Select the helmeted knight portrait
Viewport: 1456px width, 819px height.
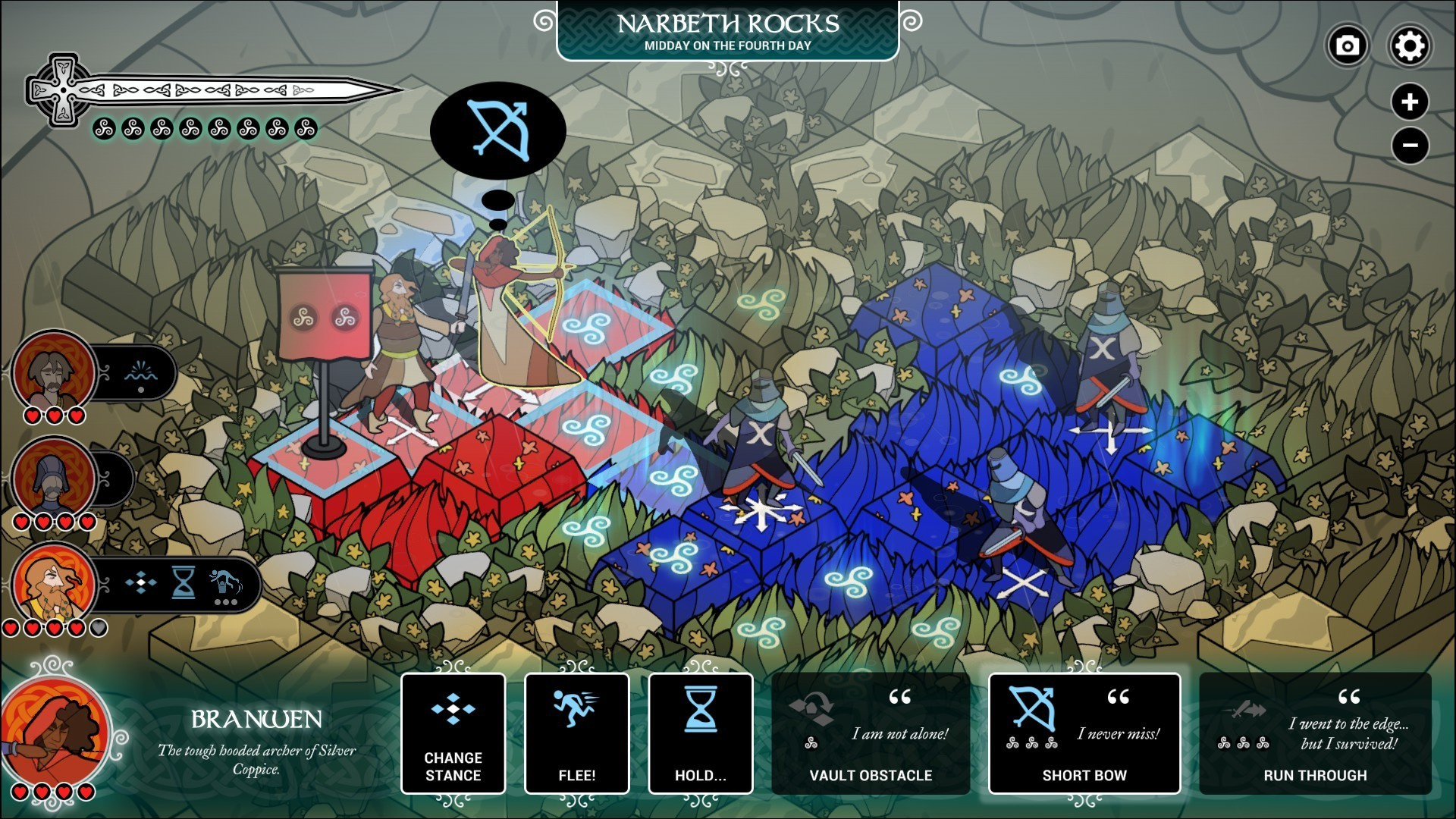tap(53, 478)
